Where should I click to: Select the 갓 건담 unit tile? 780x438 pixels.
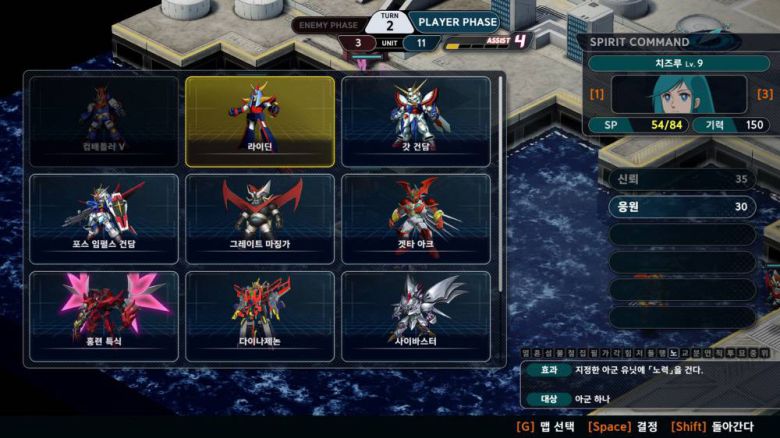coord(416,121)
